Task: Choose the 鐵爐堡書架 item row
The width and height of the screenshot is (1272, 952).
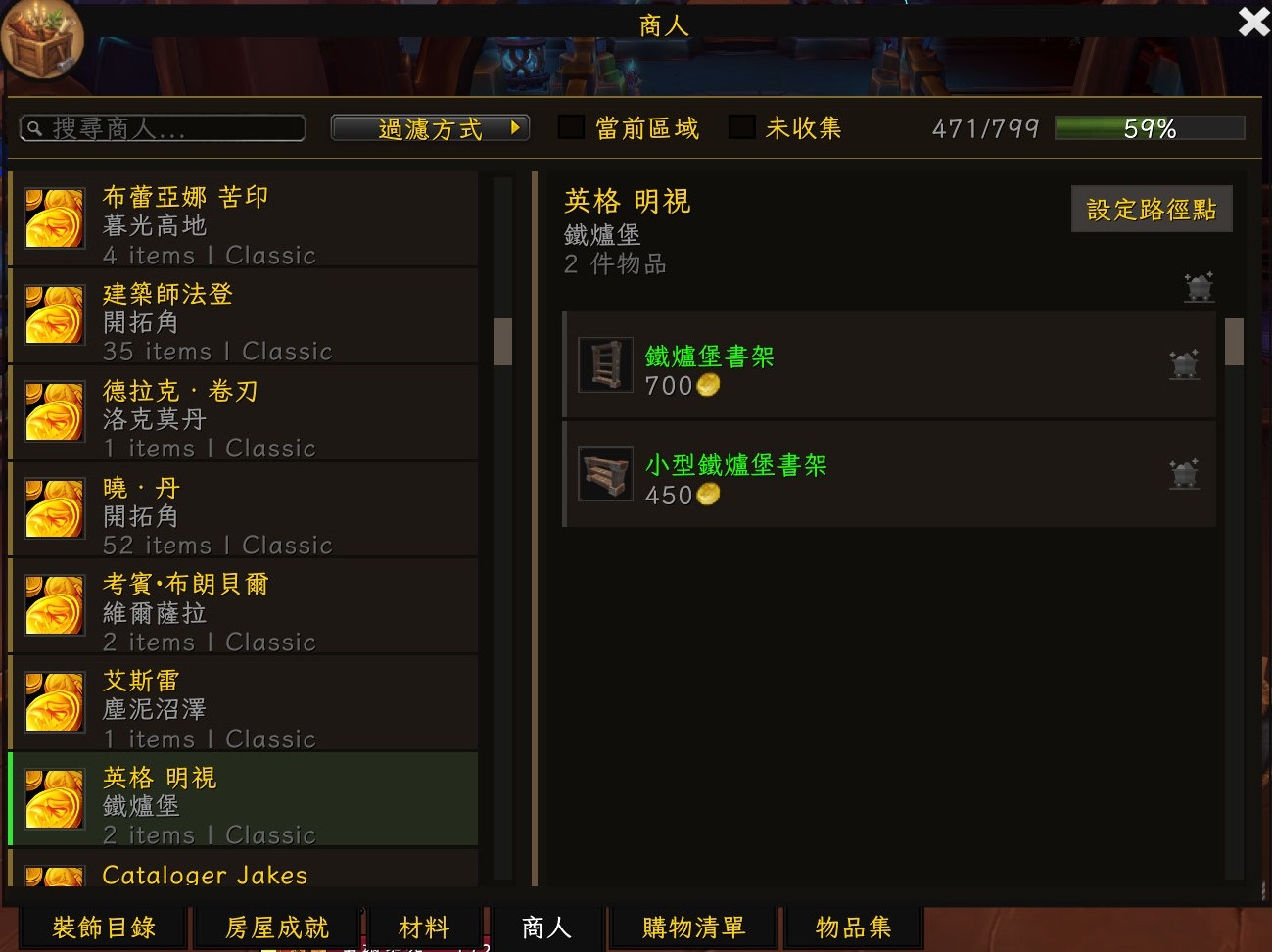Action: coord(889,366)
